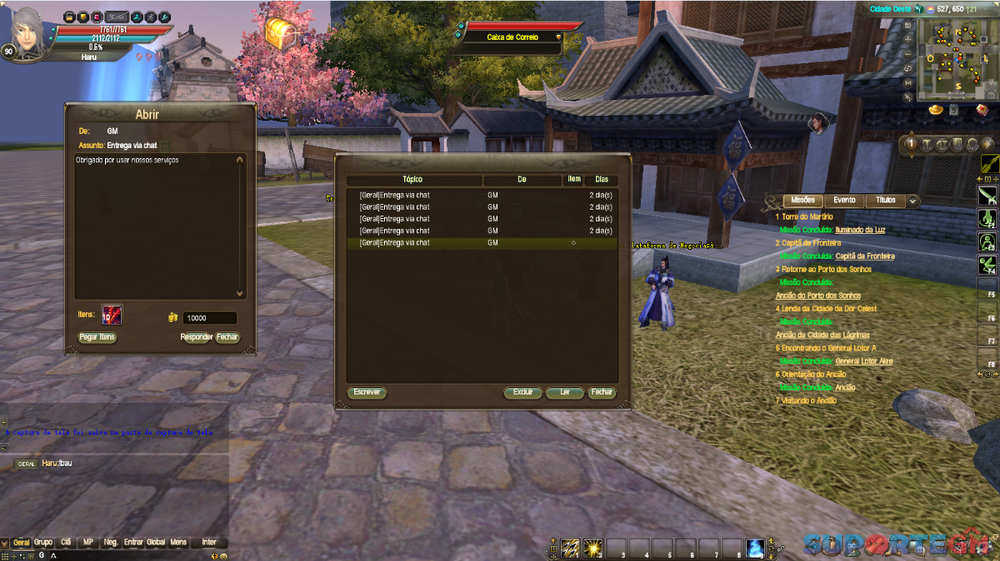Image resolution: width=1000 pixels, height=561 pixels.
Task: Select the attached item in the mail
Action: (111, 316)
